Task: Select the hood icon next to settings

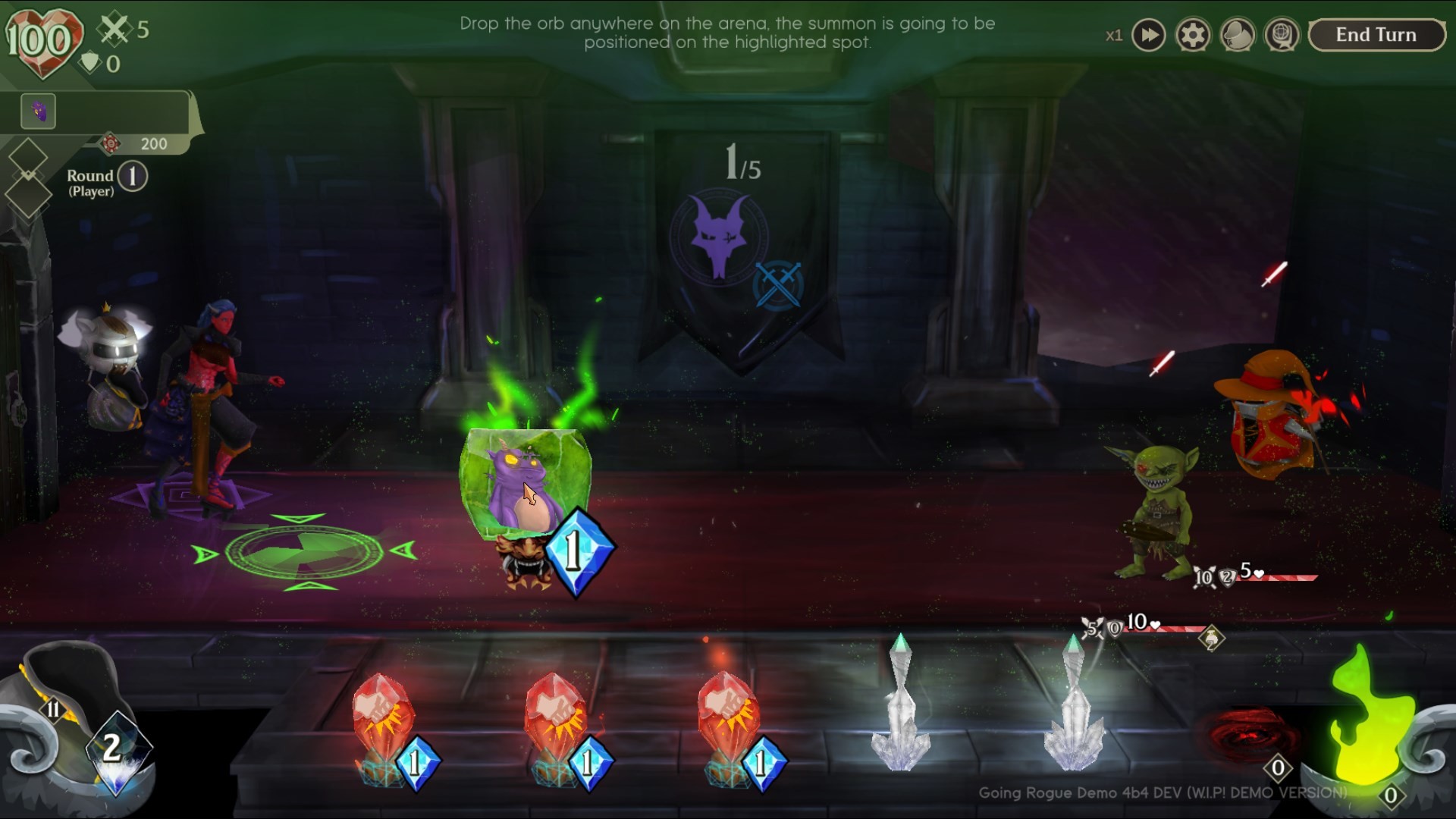Action: [1238, 35]
